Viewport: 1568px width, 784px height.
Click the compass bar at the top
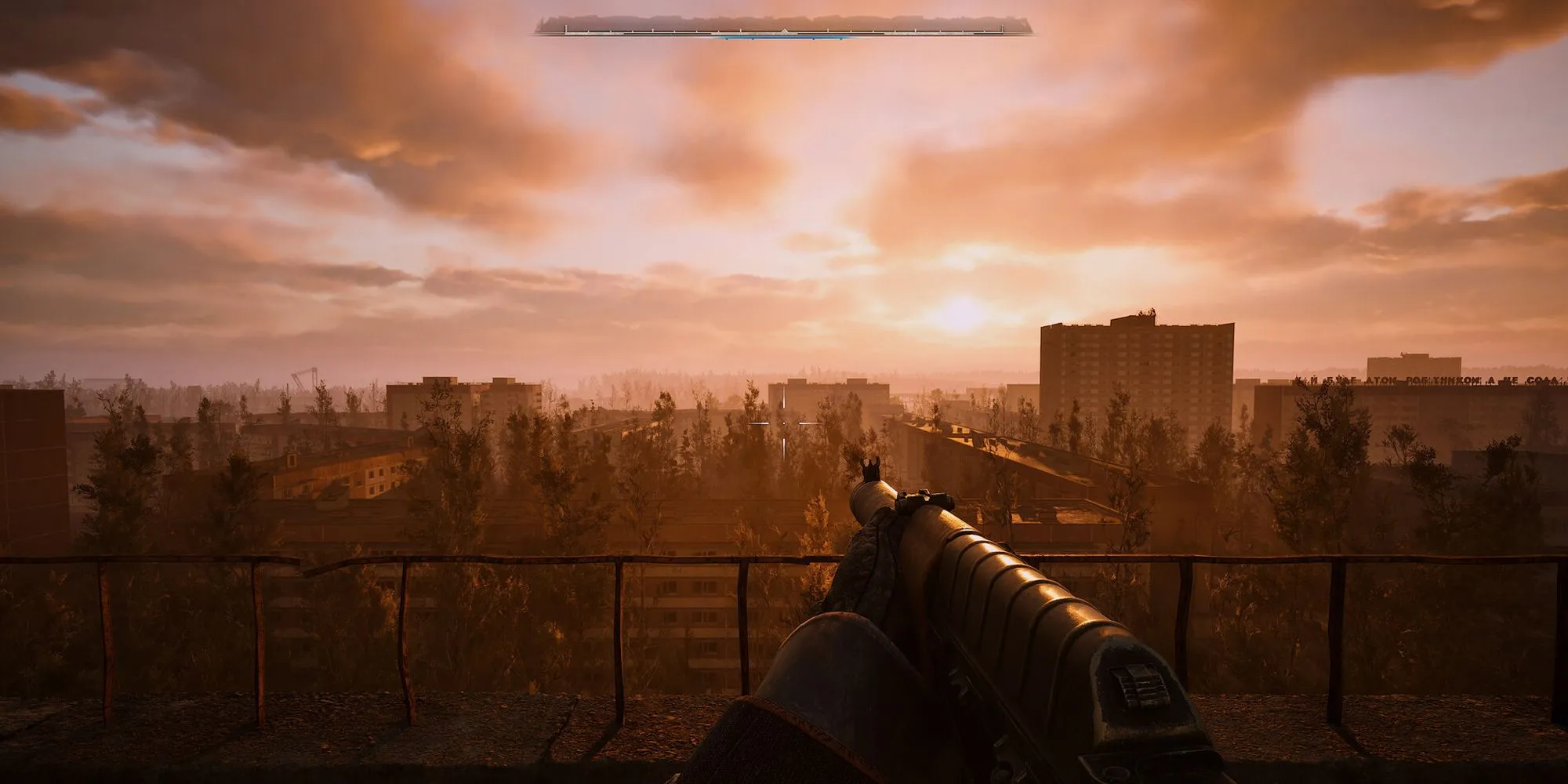pos(783,27)
